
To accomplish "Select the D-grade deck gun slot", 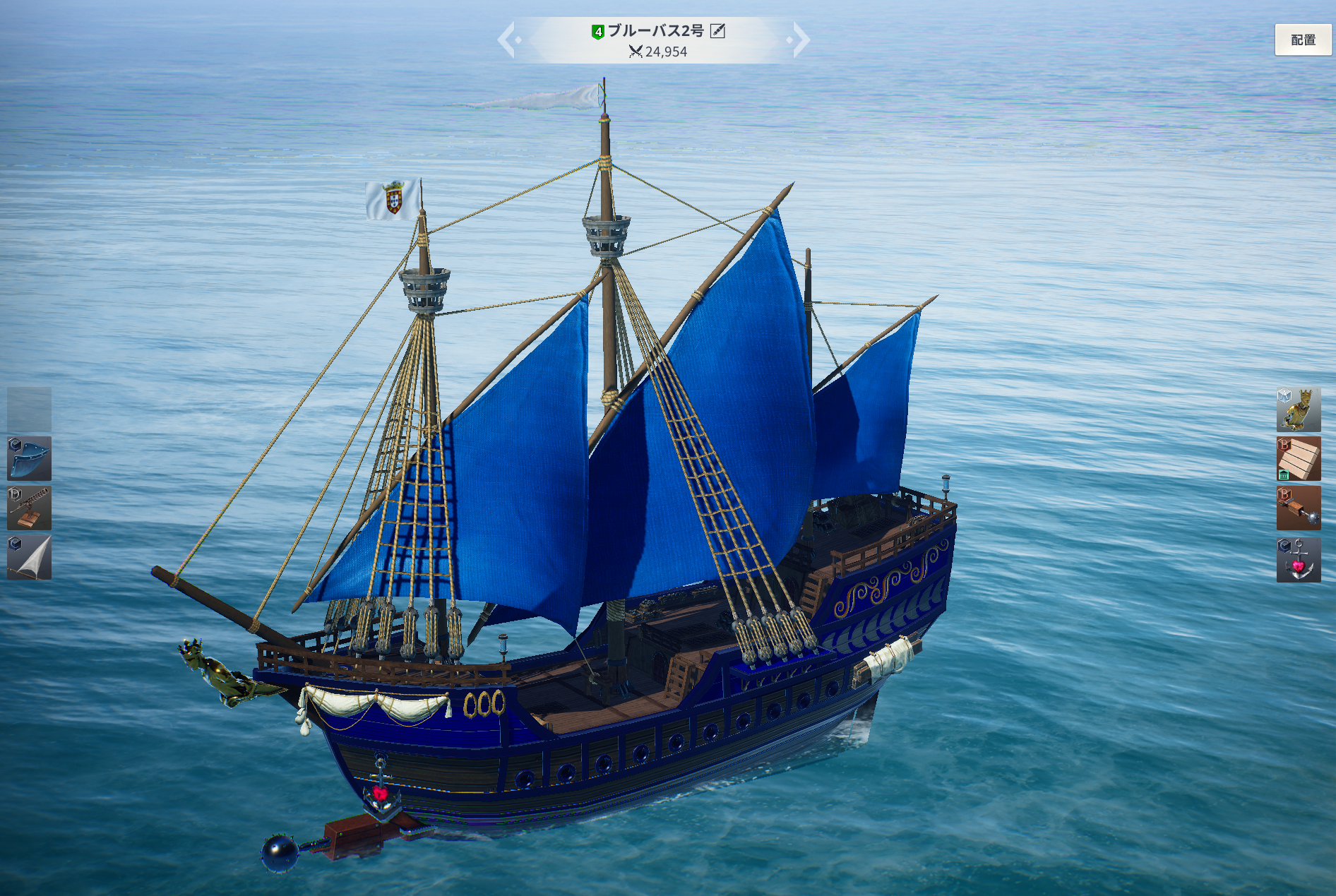I will [29, 508].
